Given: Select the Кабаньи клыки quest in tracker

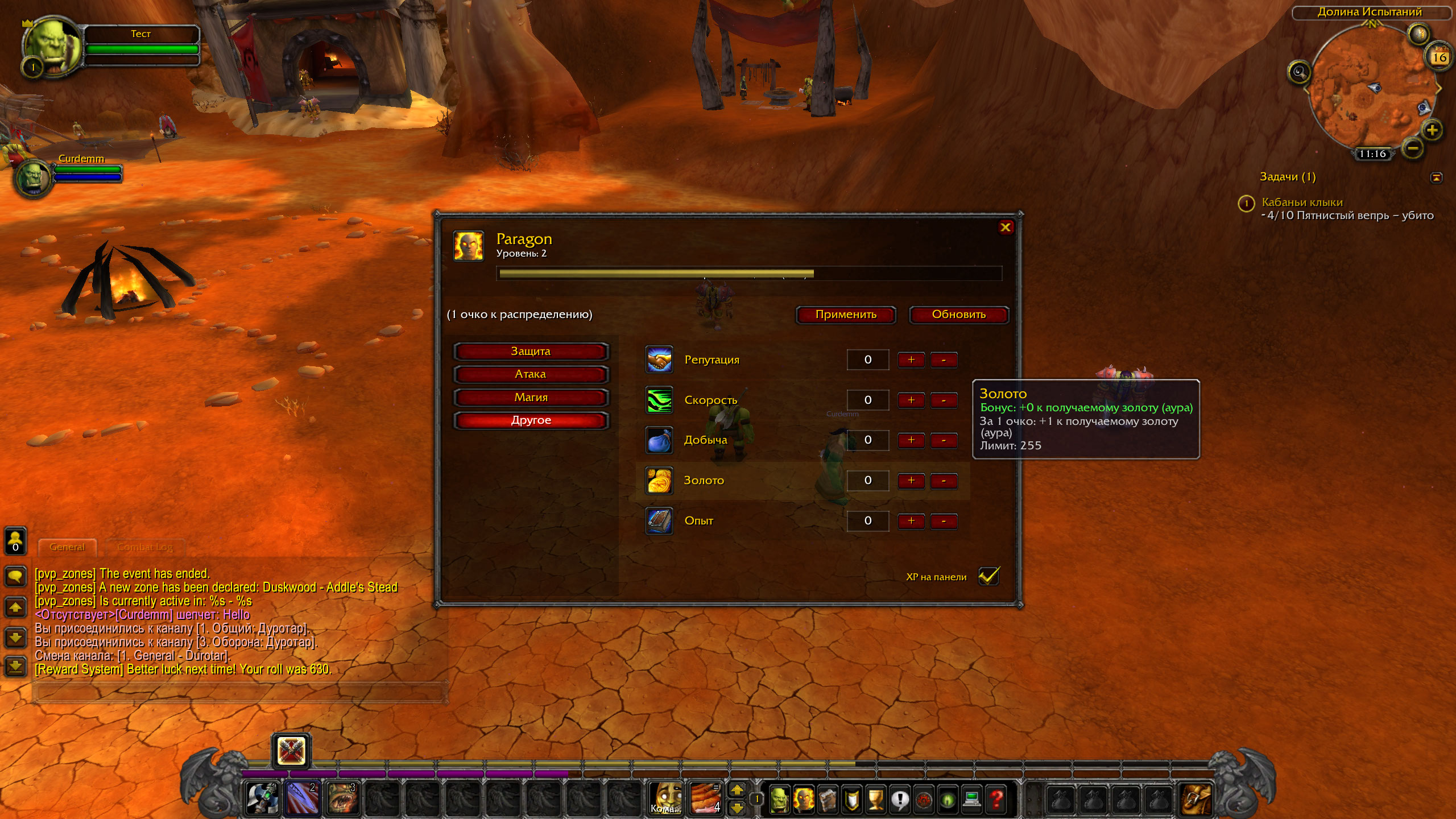Looking at the screenshot, I should click(x=1302, y=202).
